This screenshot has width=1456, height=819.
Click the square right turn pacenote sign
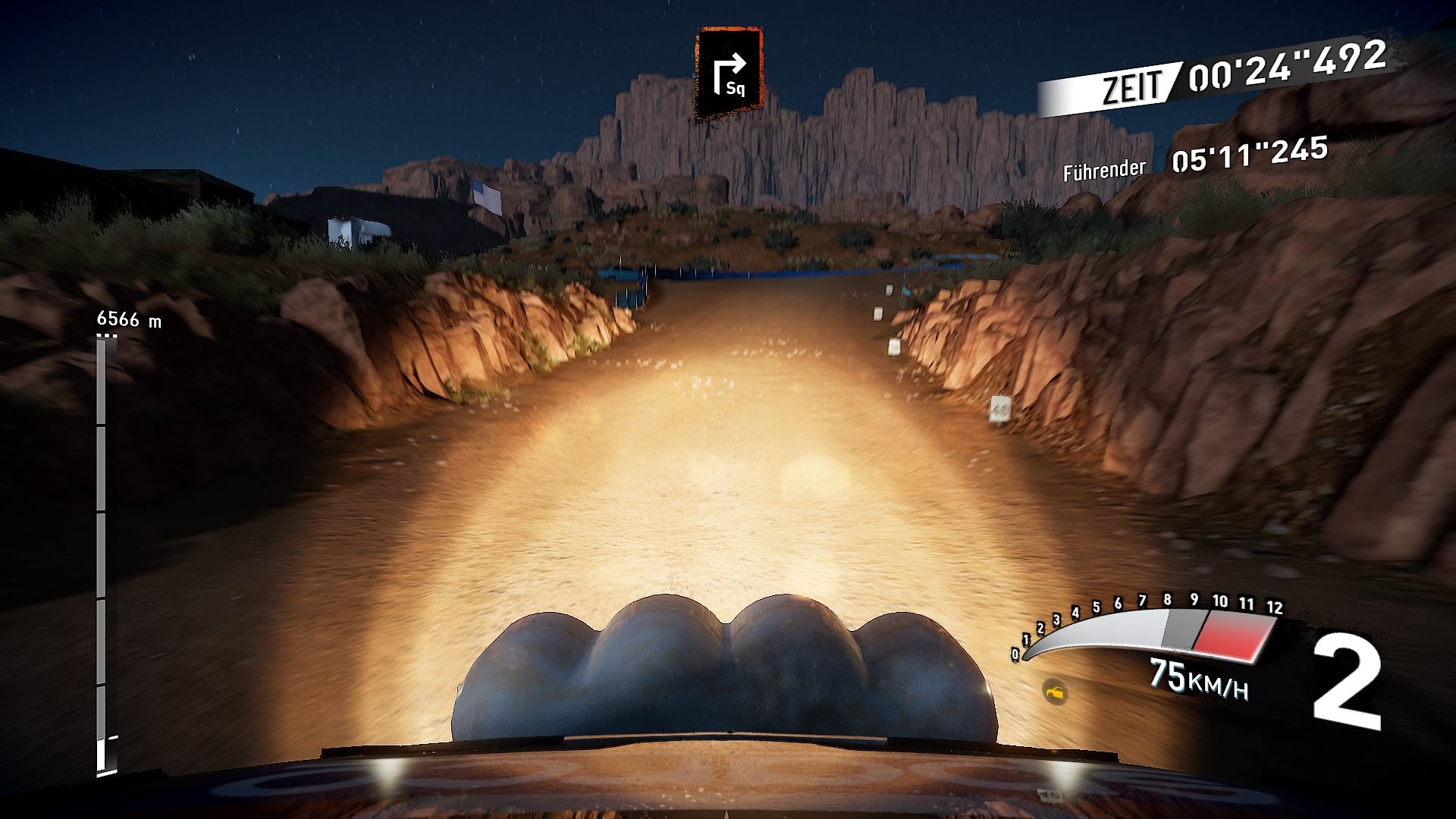pyautogui.click(x=729, y=74)
